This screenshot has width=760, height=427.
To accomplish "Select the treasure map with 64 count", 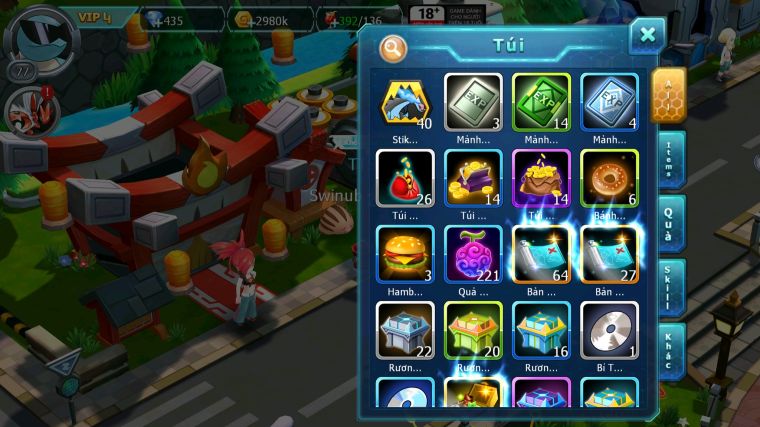I will tap(541, 254).
